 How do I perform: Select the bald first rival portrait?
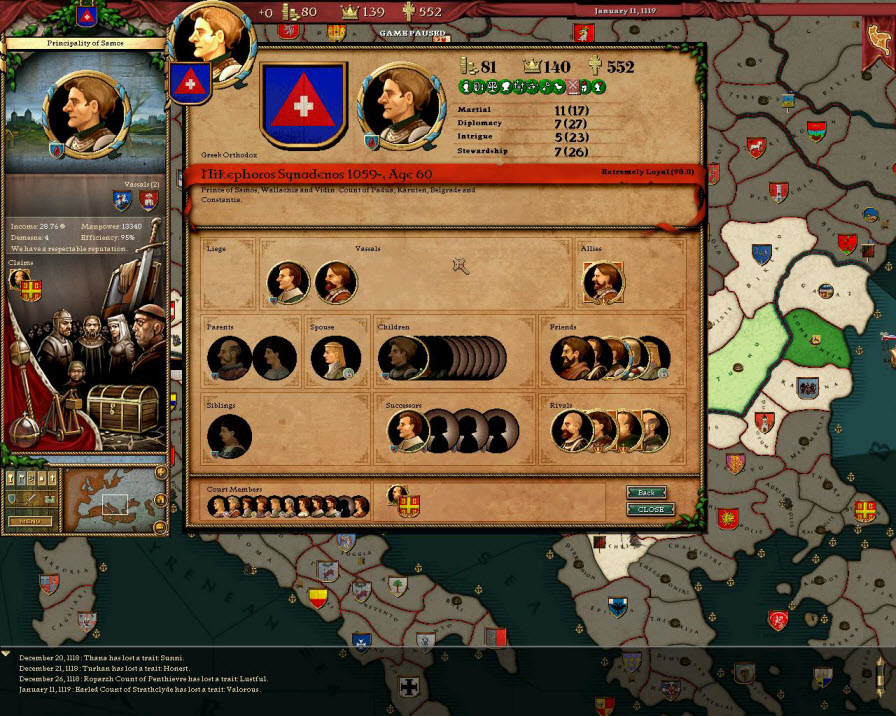pos(570,431)
